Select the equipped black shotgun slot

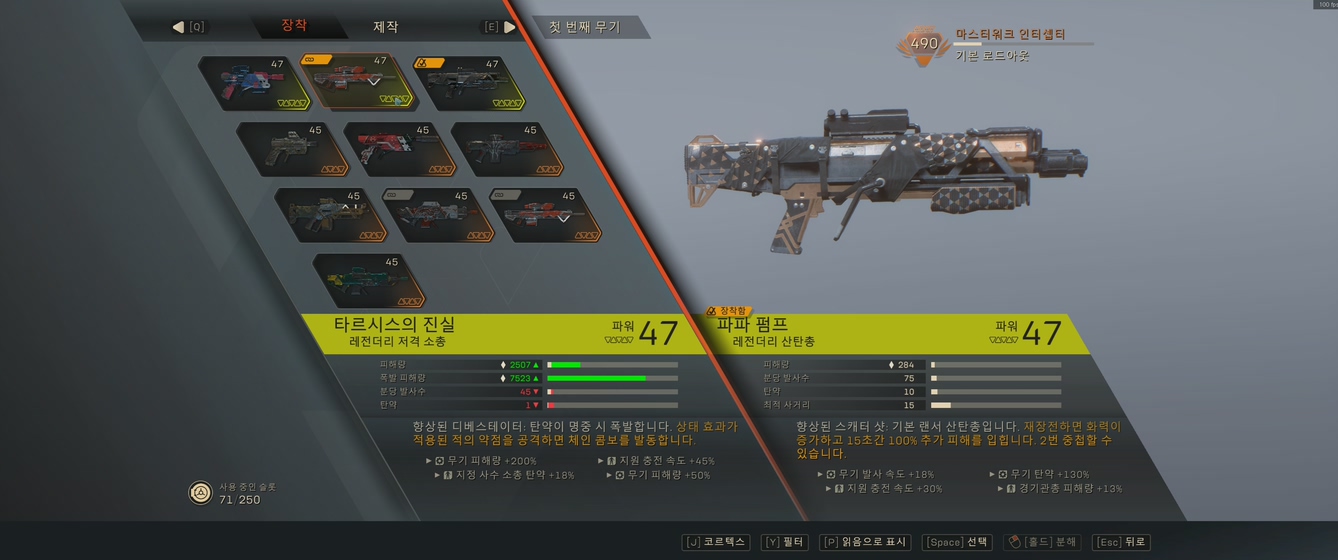tap(467, 83)
